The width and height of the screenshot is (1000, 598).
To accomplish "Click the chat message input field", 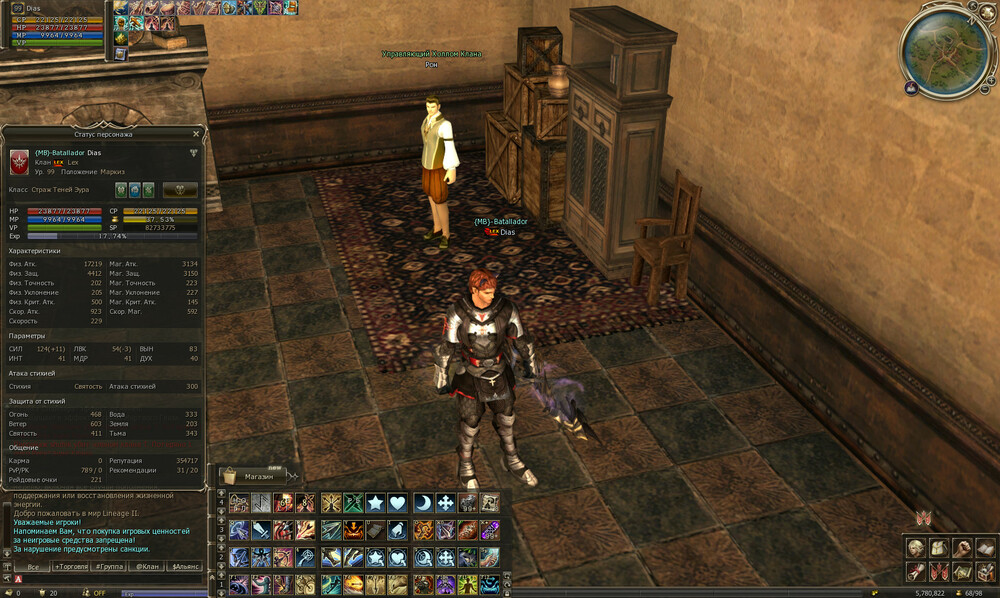I will pyautogui.click(x=110, y=579).
